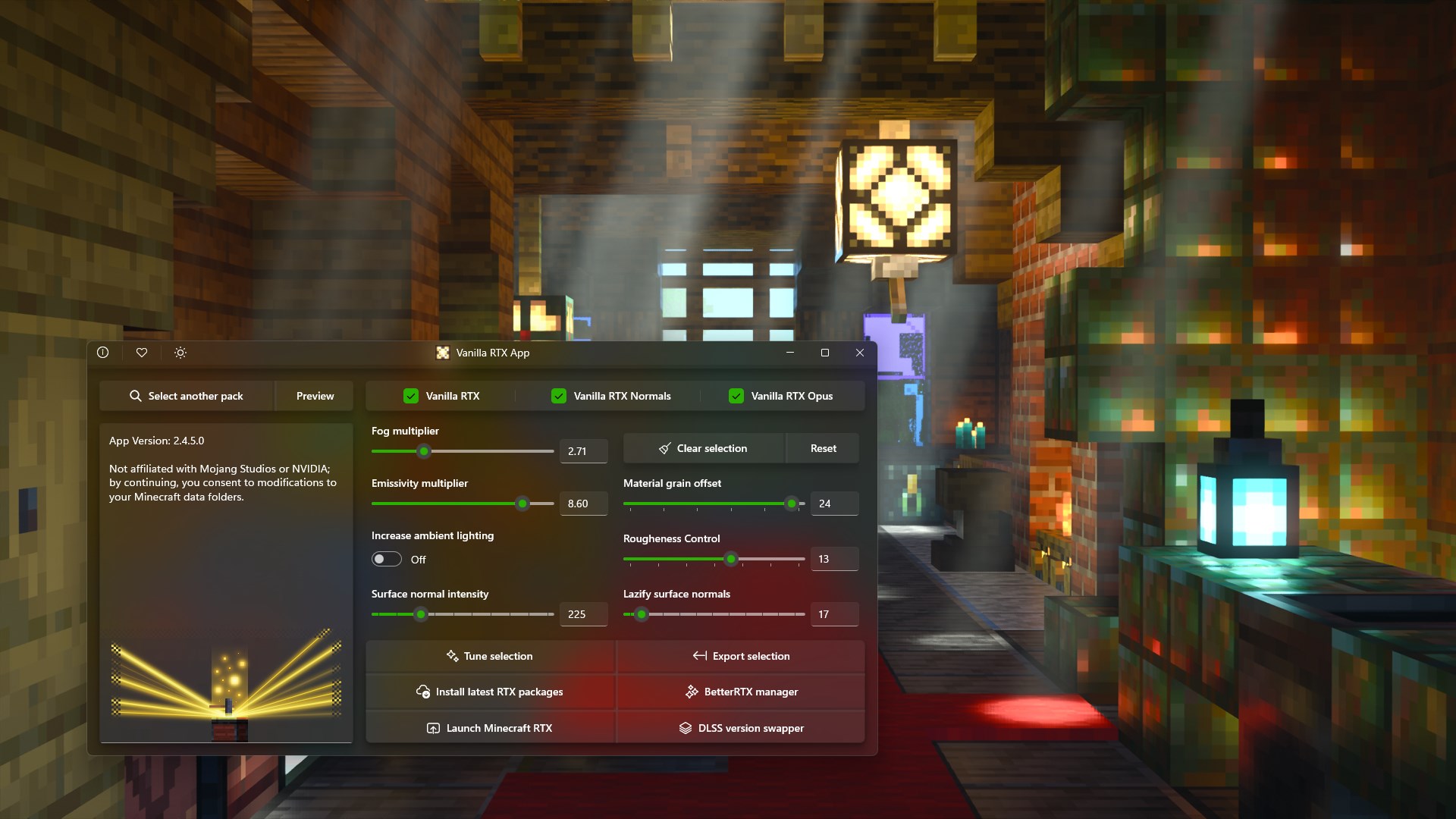Uncheck Vanilla RTX Normals
Viewport: 1456px width, 819px height.
click(559, 395)
